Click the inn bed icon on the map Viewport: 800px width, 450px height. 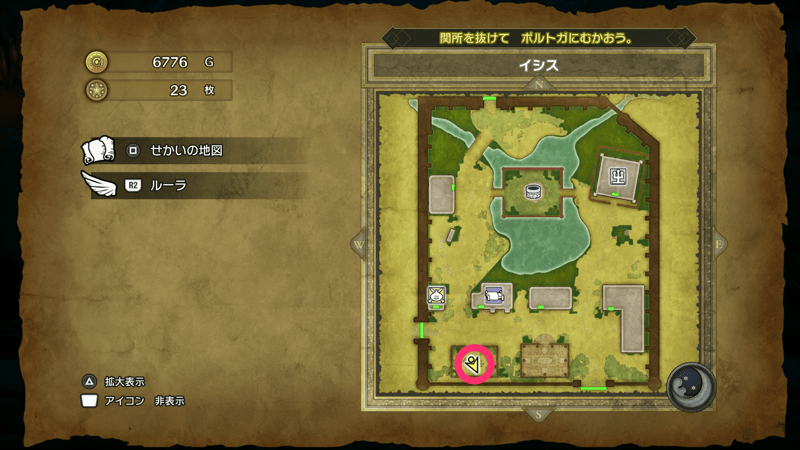(492, 294)
